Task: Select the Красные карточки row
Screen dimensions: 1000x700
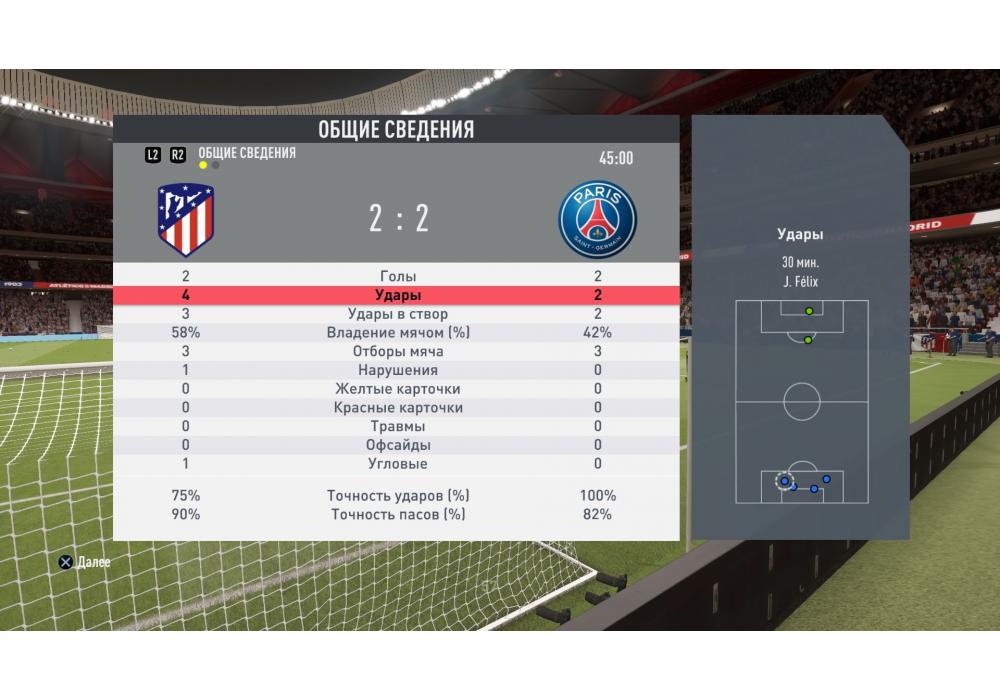Action: (x=397, y=408)
